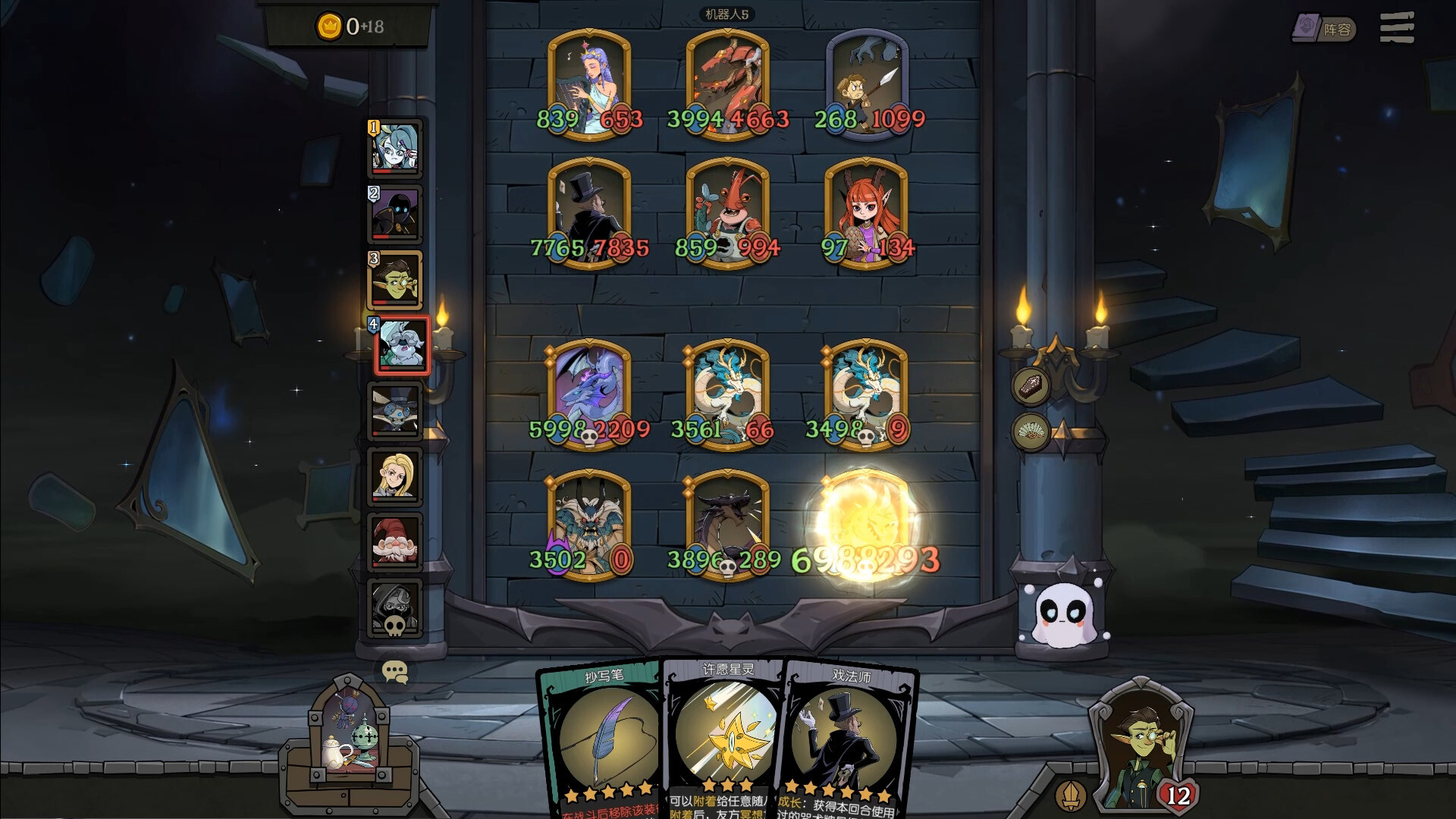
Task: View the red-outlined rank 4 player portrait
Action: [x=401, y=346]
